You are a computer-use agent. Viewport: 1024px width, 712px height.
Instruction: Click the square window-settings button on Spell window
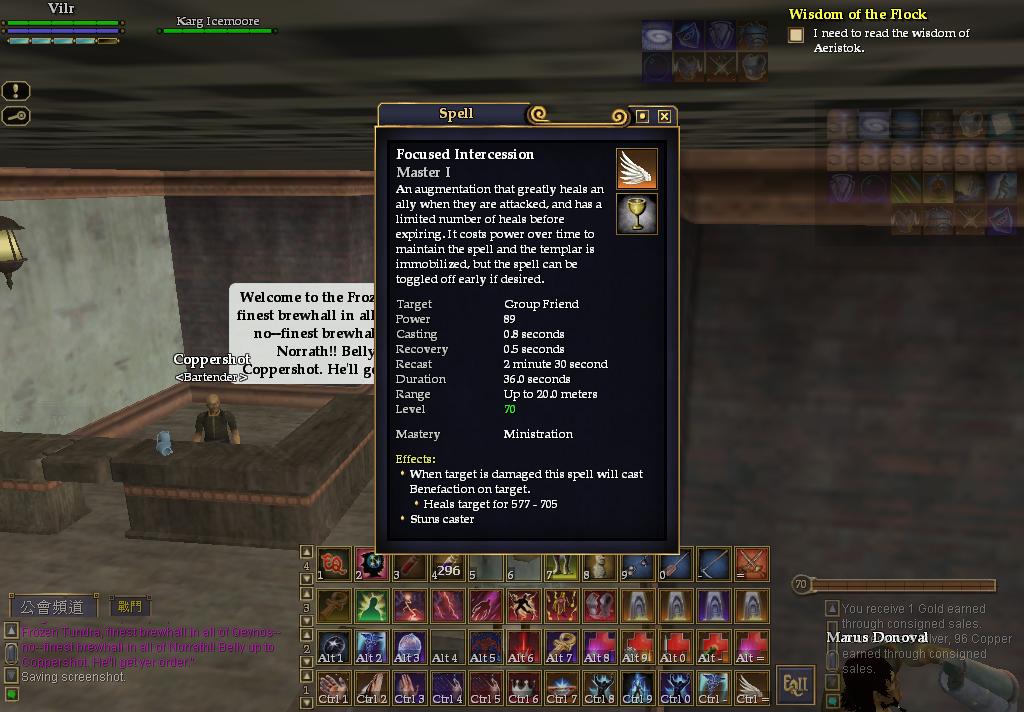coord(642,116)
